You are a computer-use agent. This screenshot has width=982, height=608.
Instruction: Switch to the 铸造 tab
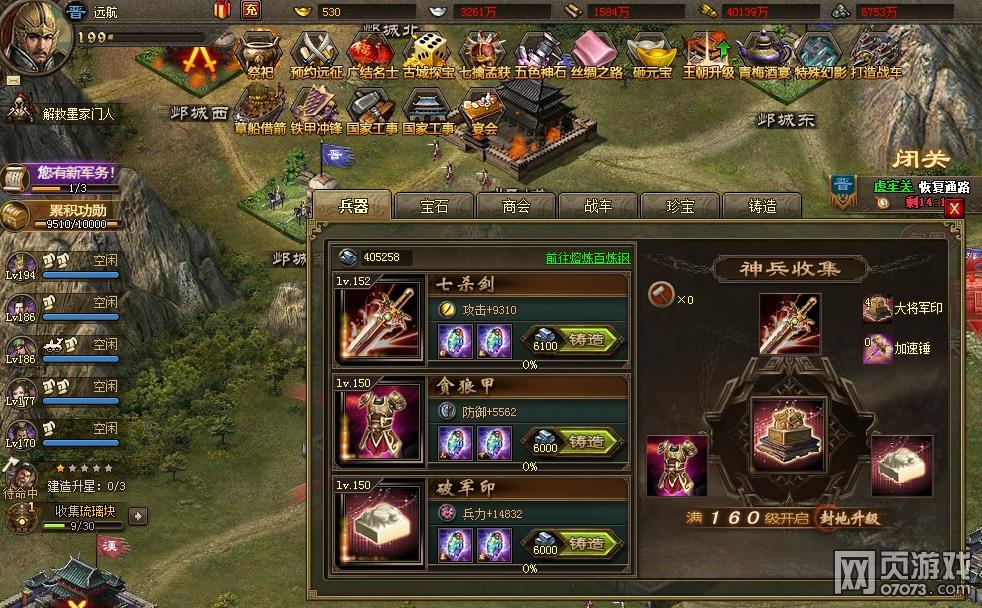[761, 206]
